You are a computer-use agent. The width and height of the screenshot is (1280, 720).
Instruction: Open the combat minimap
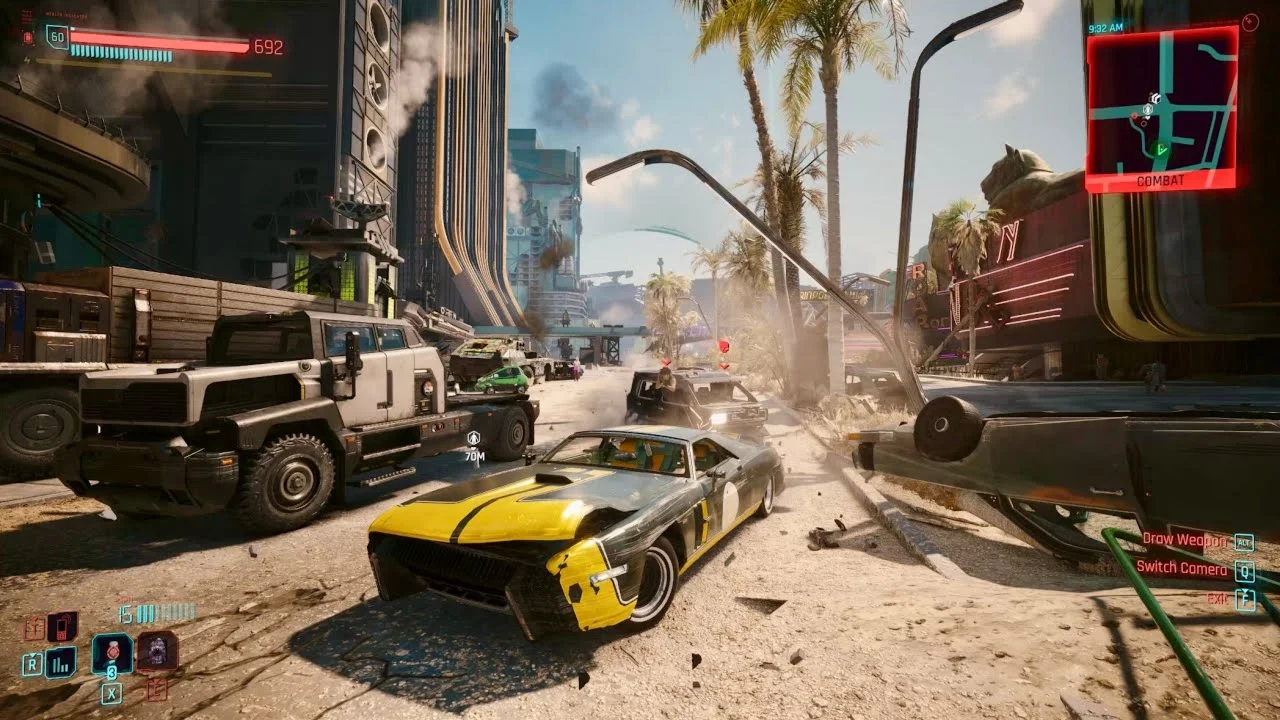click(1161, 106)
